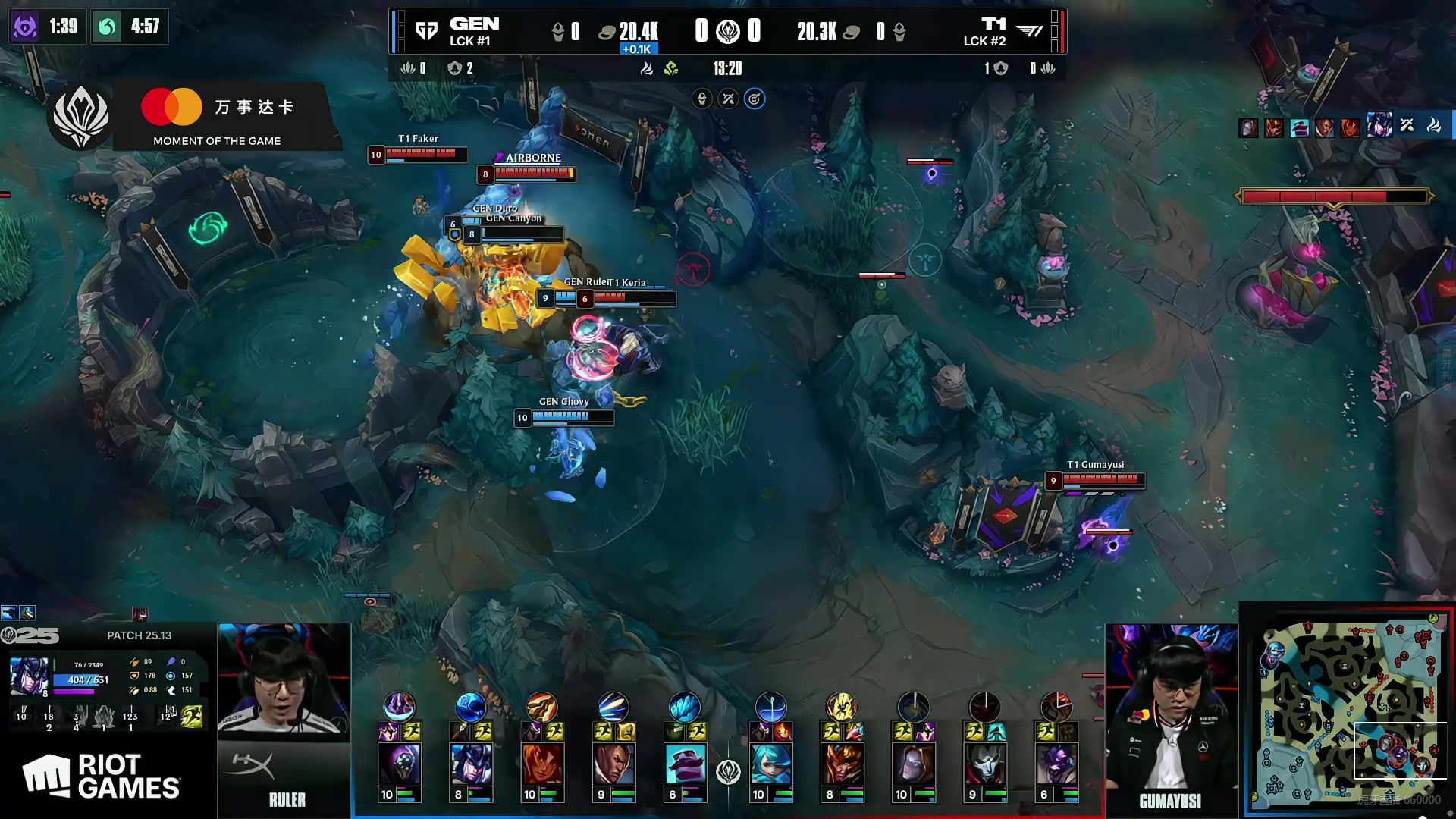
Task: Select the masked horned champion portrait on red team
Action: (842, 763)
